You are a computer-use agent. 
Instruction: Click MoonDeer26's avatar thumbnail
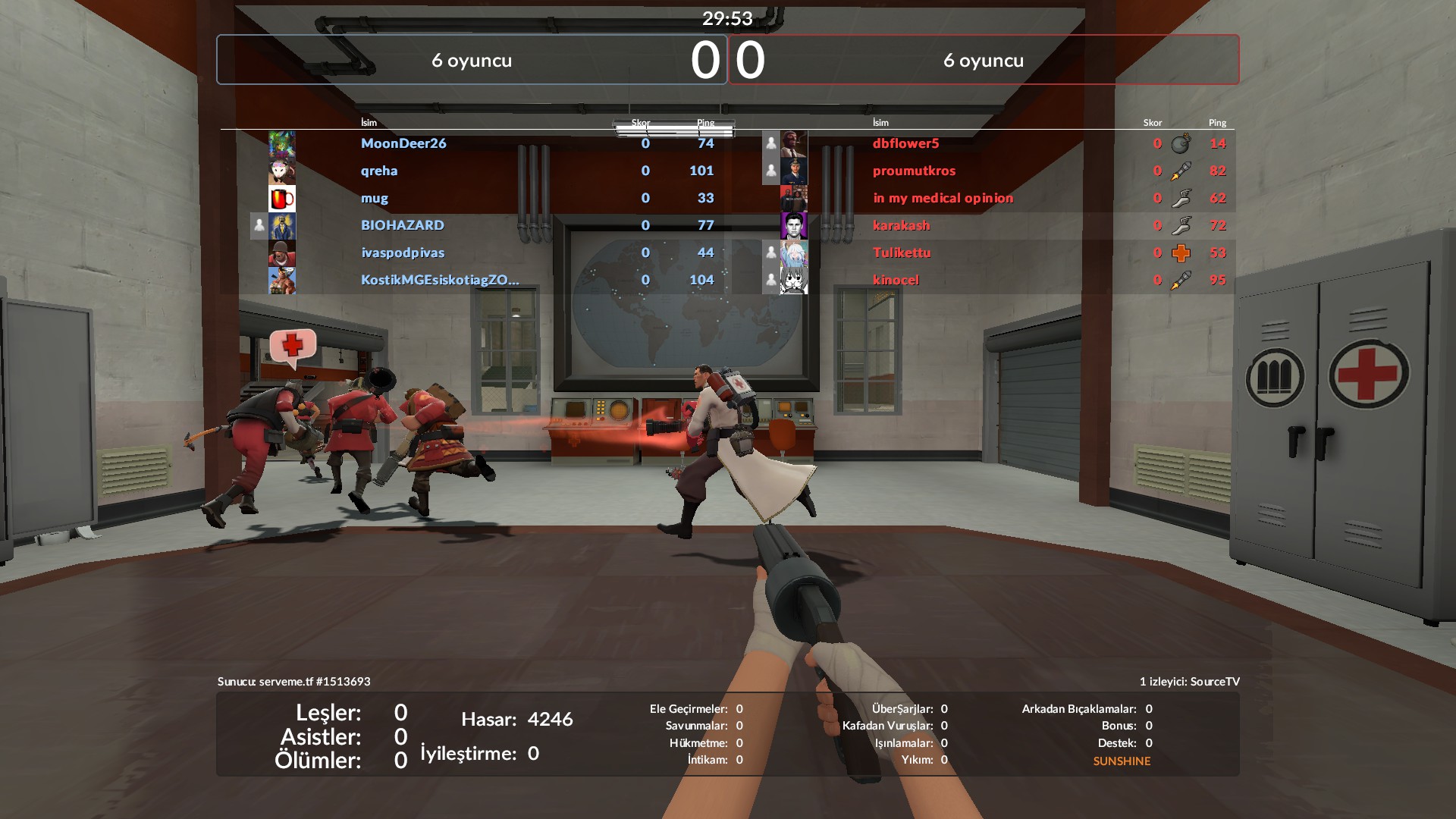coord(282,144)
